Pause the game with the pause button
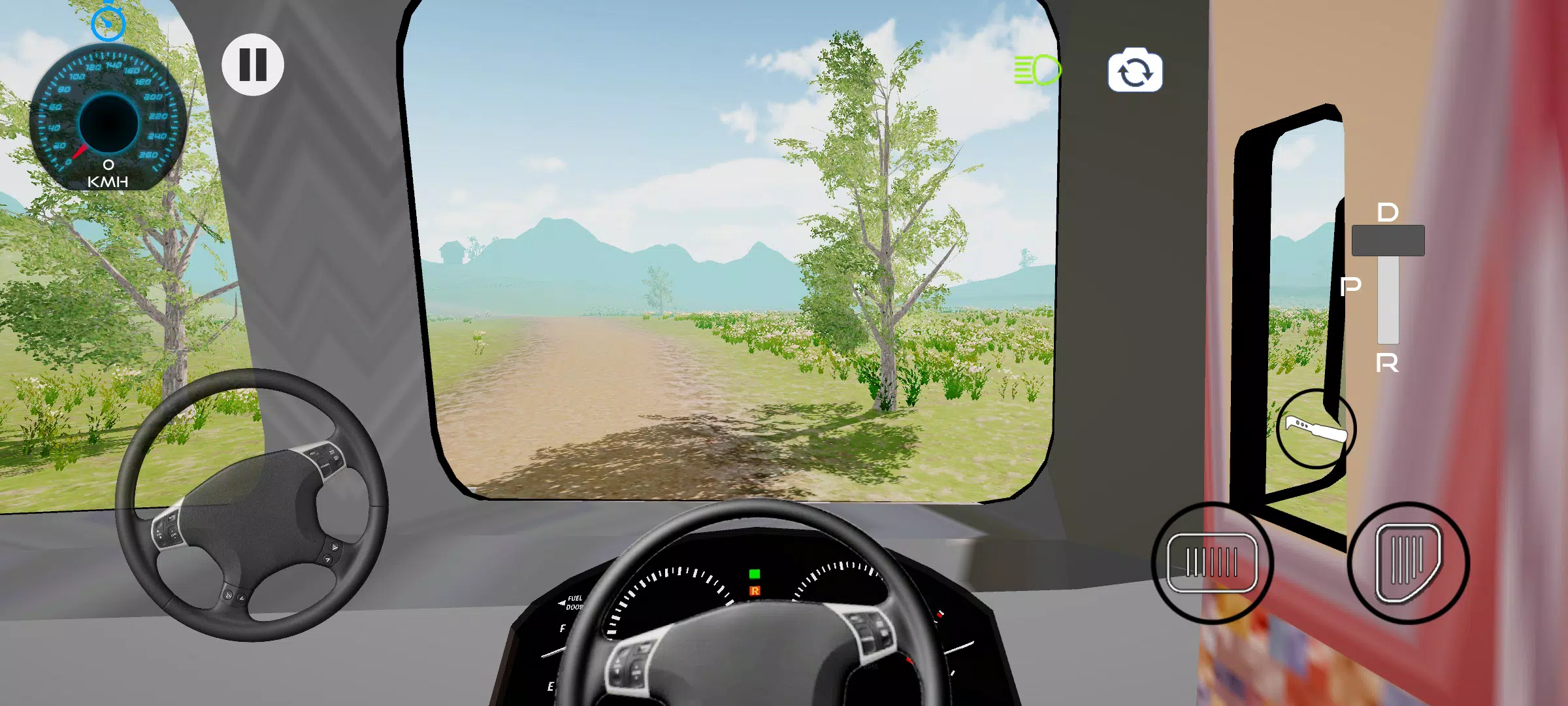This screenshot has width=1568, height=706. pos(253,65)
